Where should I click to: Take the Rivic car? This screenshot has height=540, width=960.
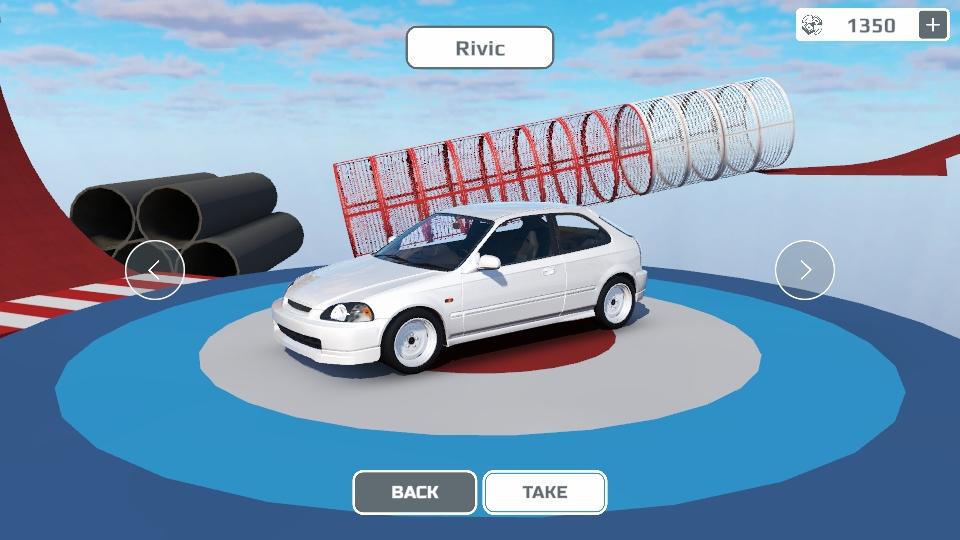point(545,492)
